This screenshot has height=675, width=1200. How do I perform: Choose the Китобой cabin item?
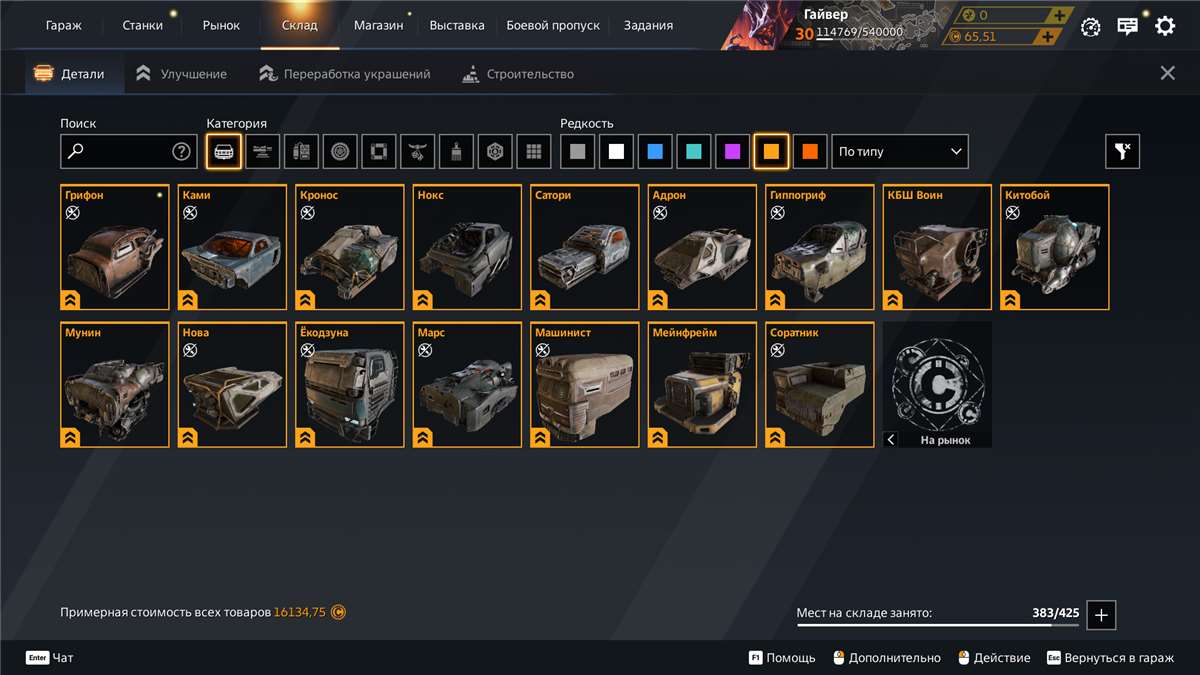[1055, 247]
